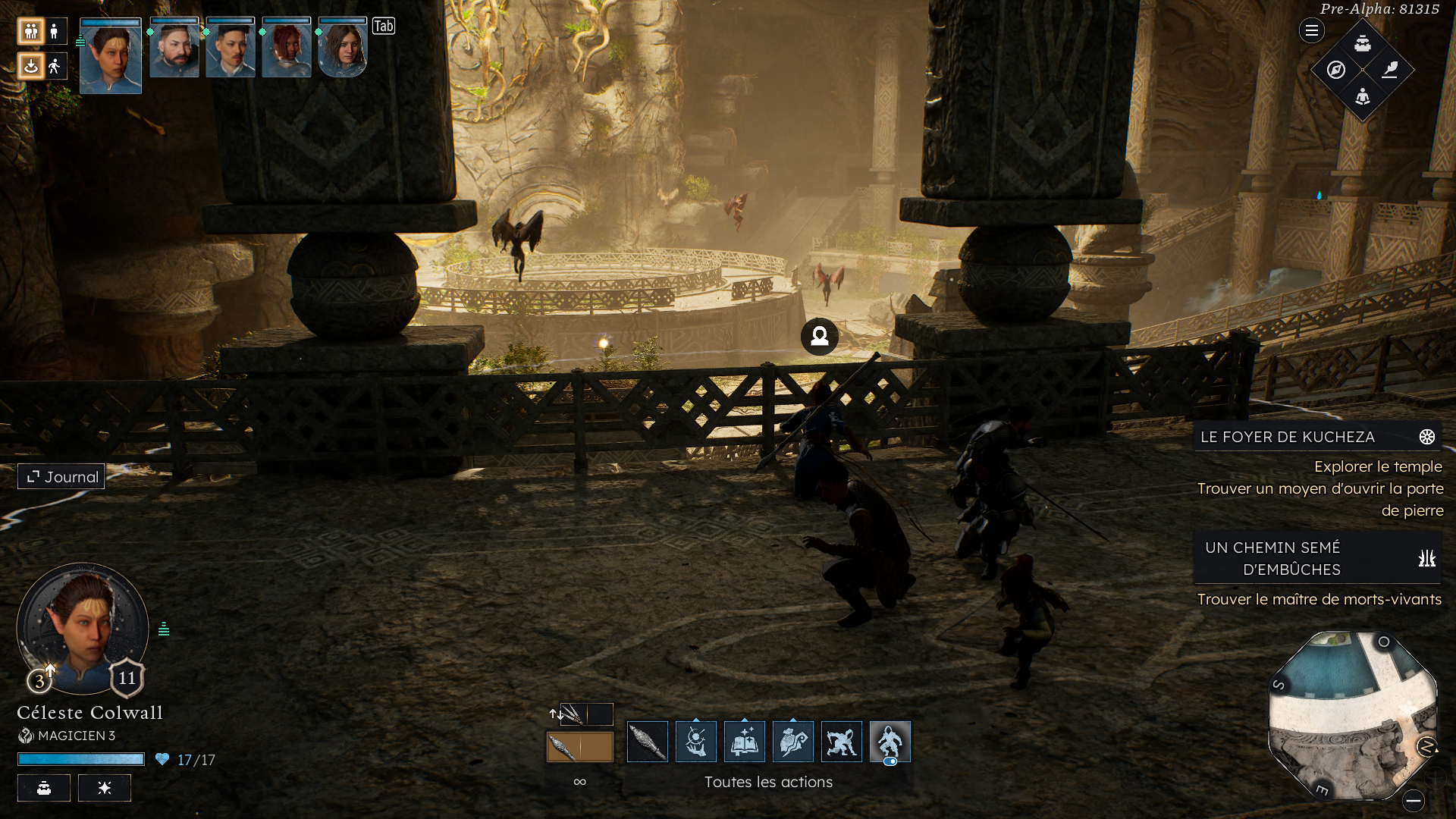
Task: Open the spellbook action icon
Action: (745, 742)
